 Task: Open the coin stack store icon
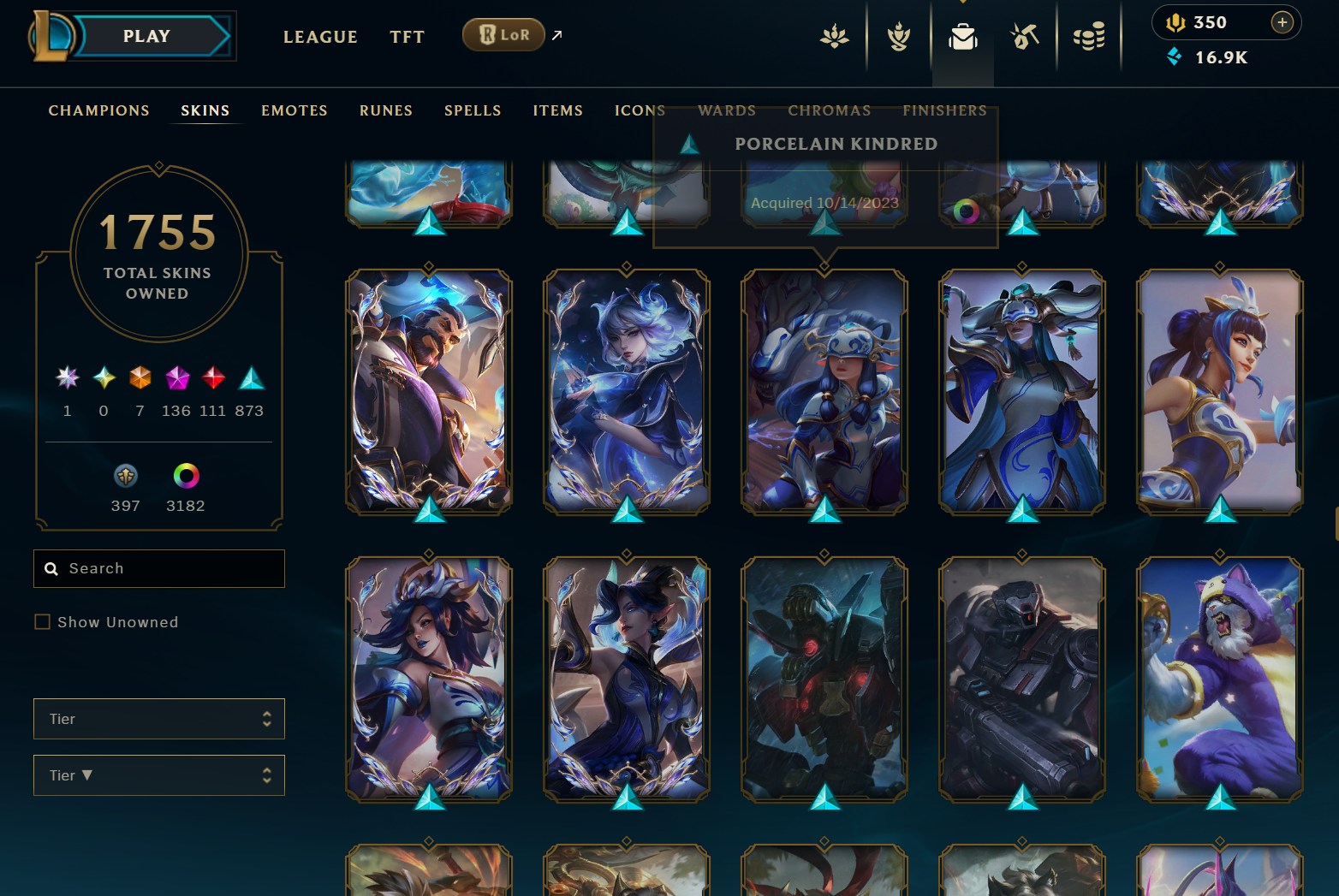coord(1088,37)
